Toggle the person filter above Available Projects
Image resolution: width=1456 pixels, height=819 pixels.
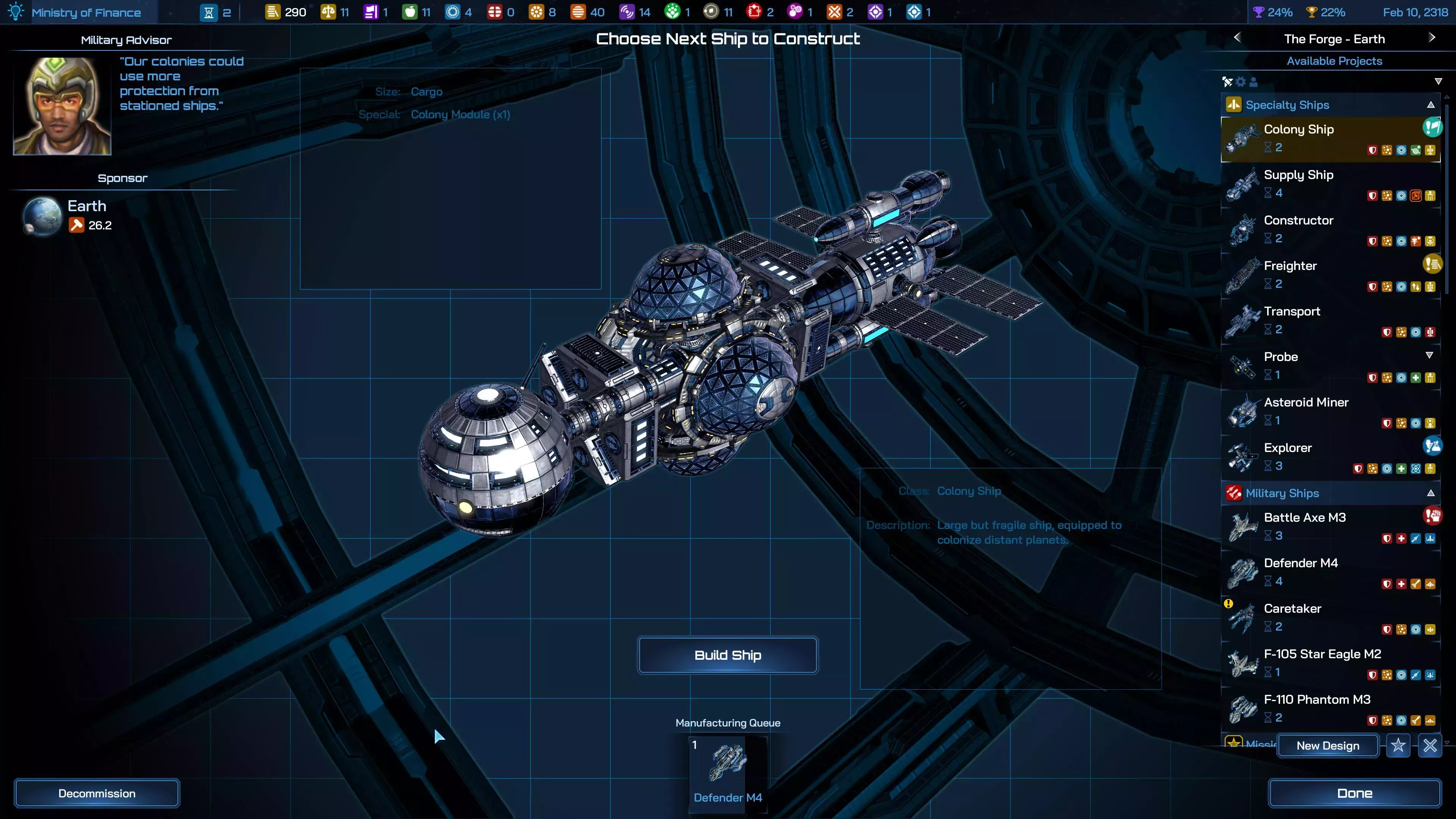click(x=1254, y=82)
